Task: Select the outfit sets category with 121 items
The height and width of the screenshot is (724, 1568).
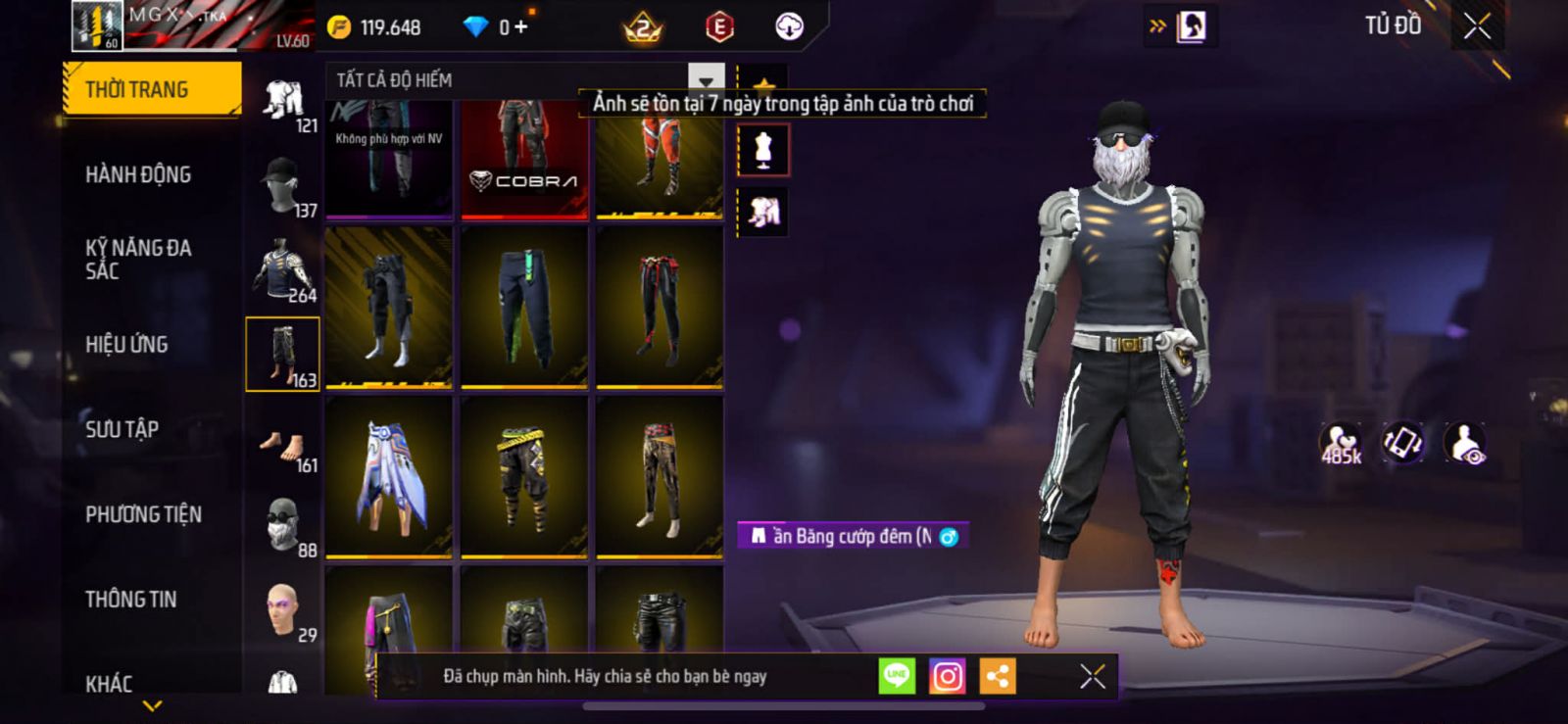Action: [x=284, y=102]
